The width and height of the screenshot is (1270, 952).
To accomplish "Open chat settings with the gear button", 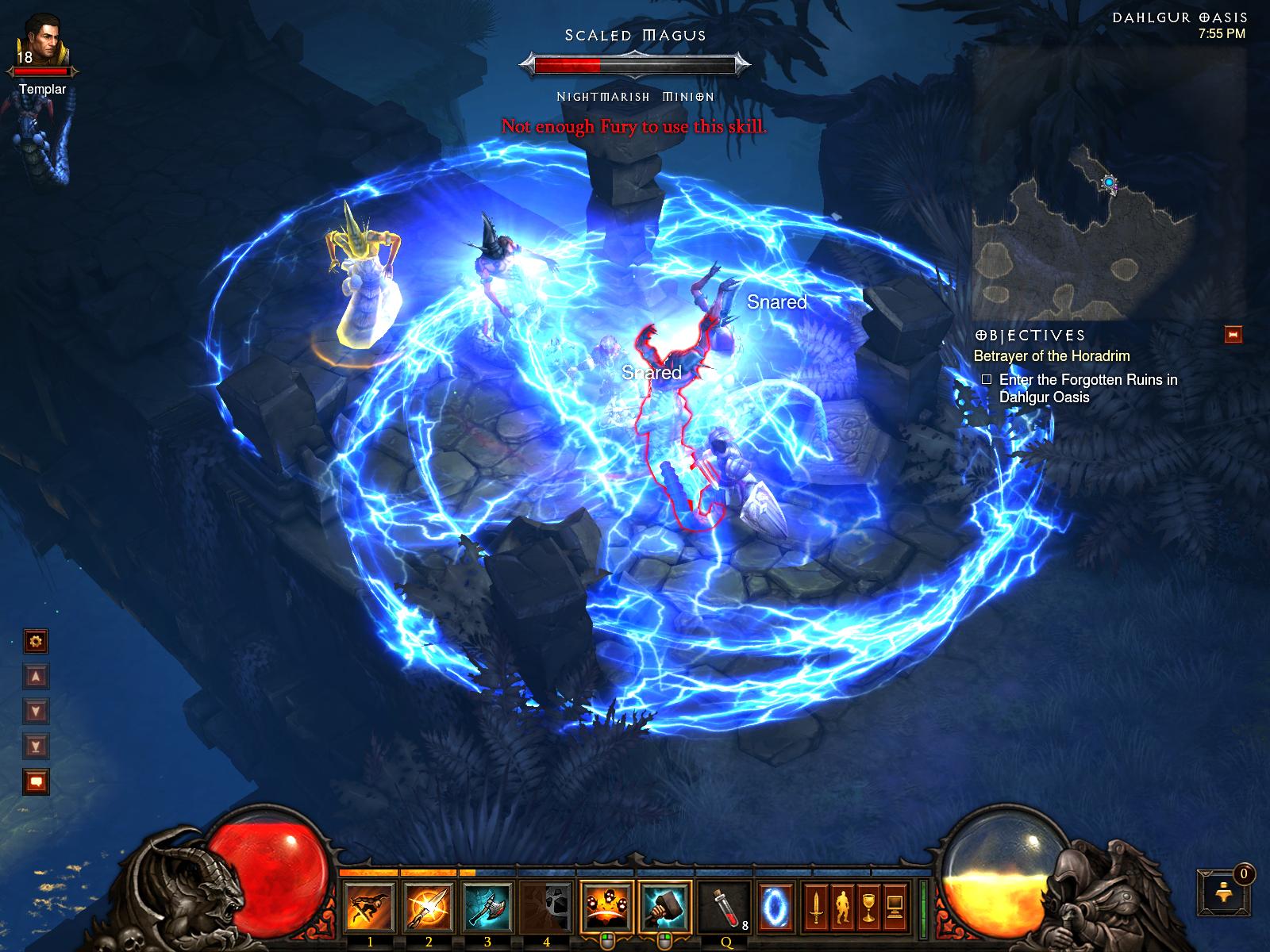I will 36,641.
